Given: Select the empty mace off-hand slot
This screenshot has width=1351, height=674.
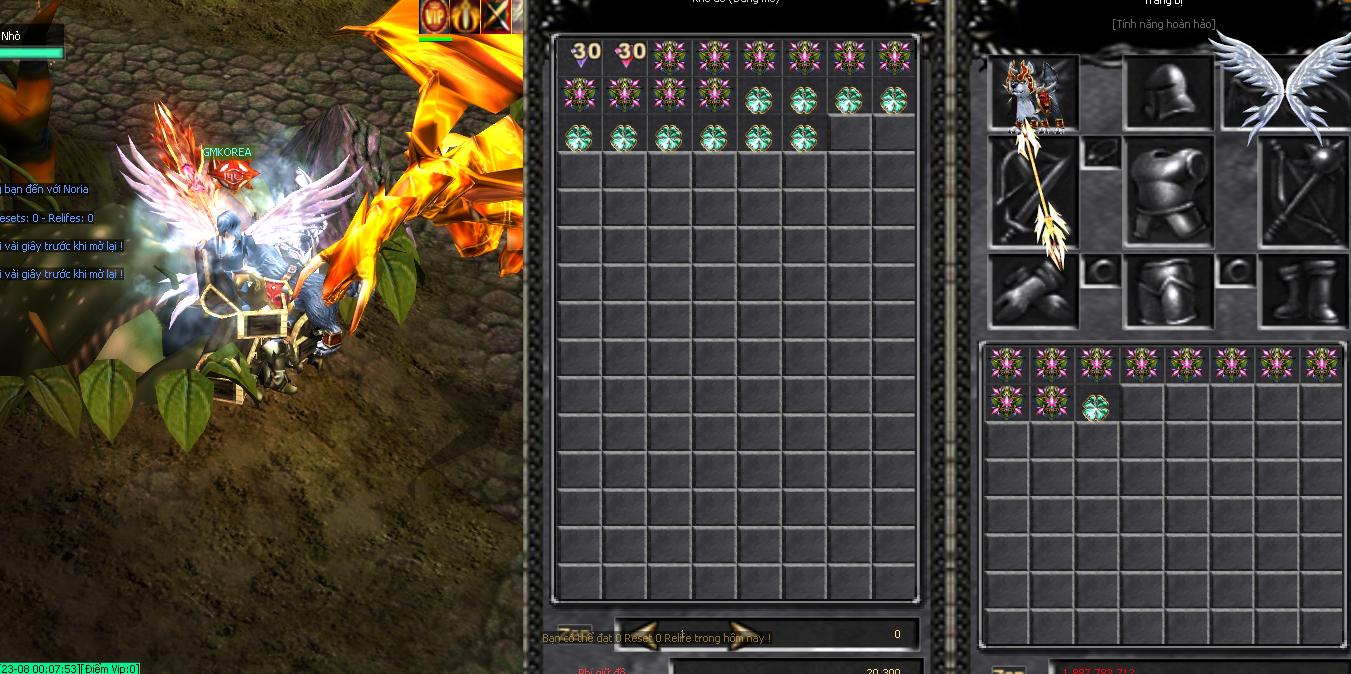Looking at the screenshot, I should pyautogui.click(x=1304, y=192).
